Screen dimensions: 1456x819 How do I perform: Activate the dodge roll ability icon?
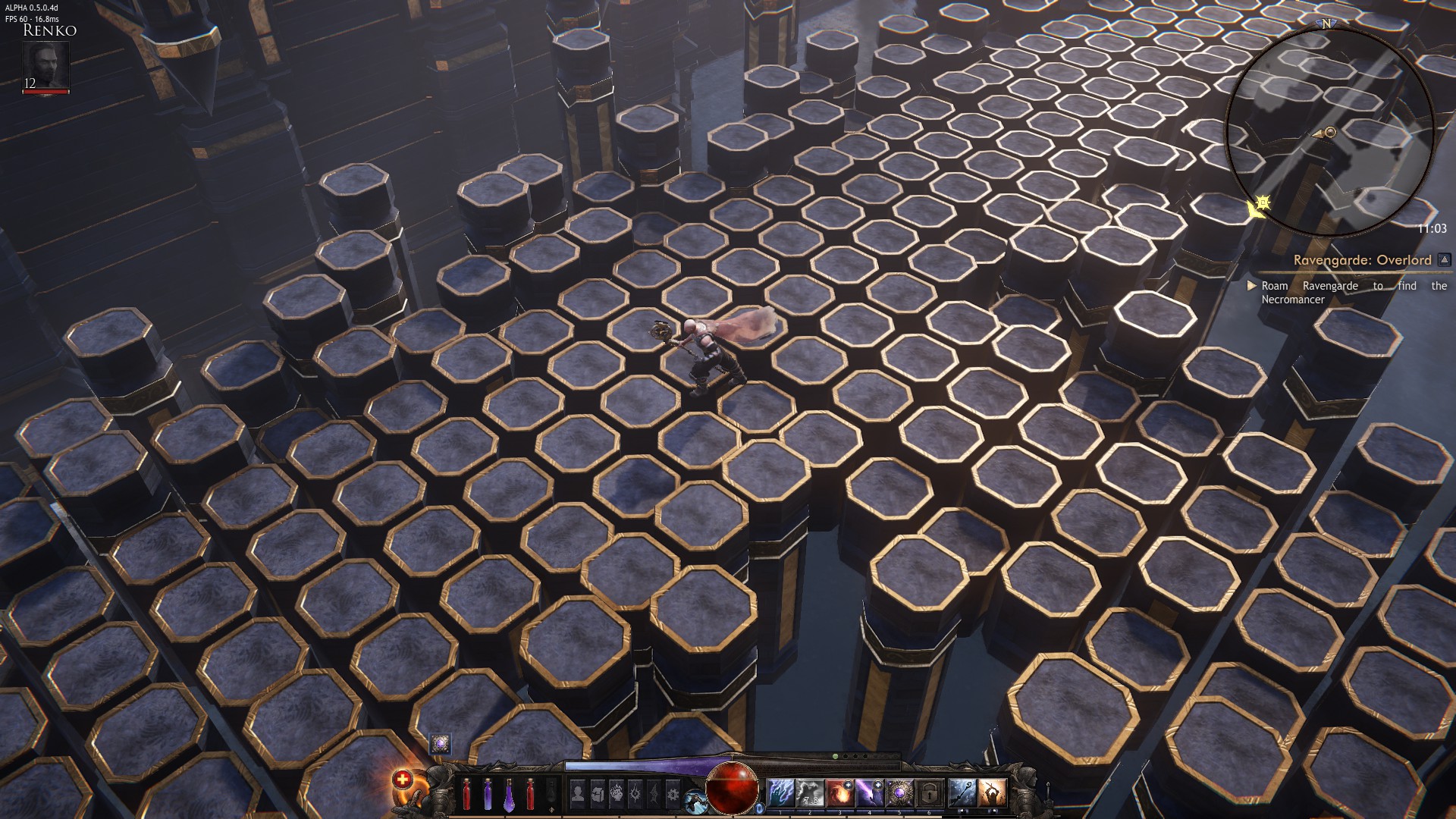point(694,800)
